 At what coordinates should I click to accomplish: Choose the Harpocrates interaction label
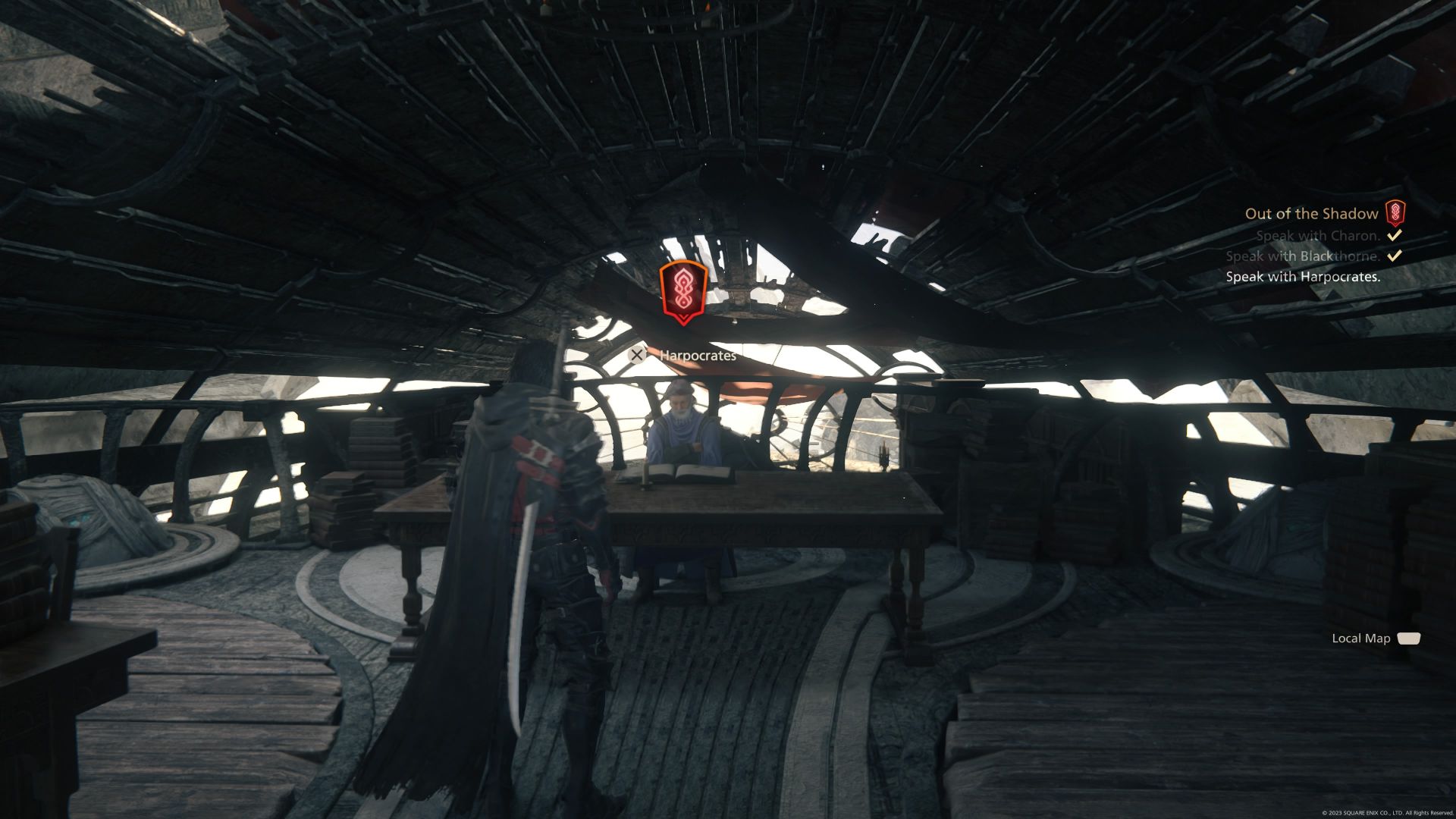tap(697, 355)
